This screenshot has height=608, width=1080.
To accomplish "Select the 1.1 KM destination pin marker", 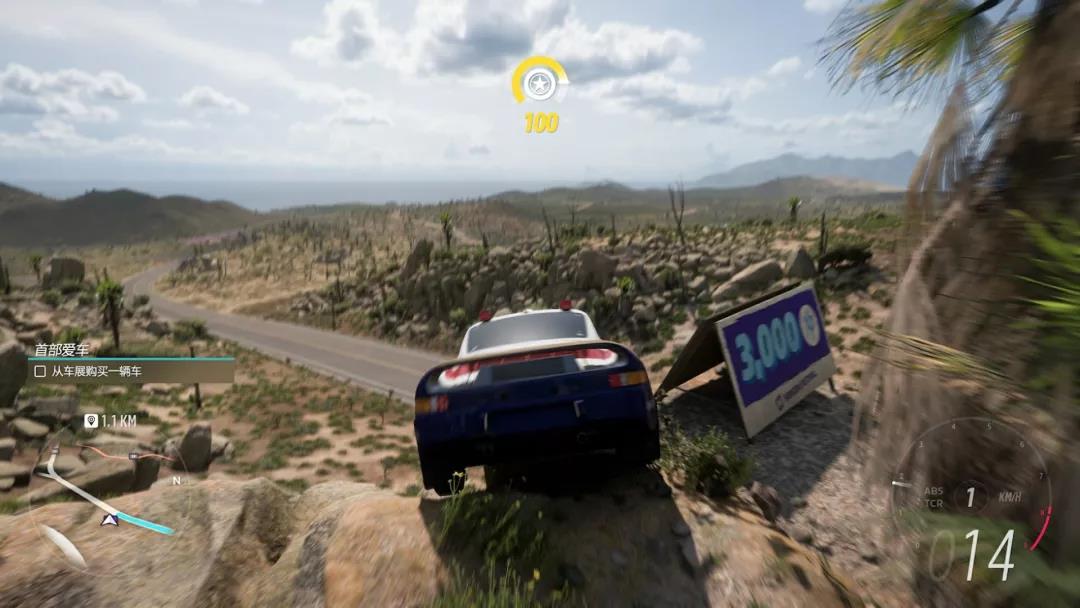I will click(x=92, y=421).
